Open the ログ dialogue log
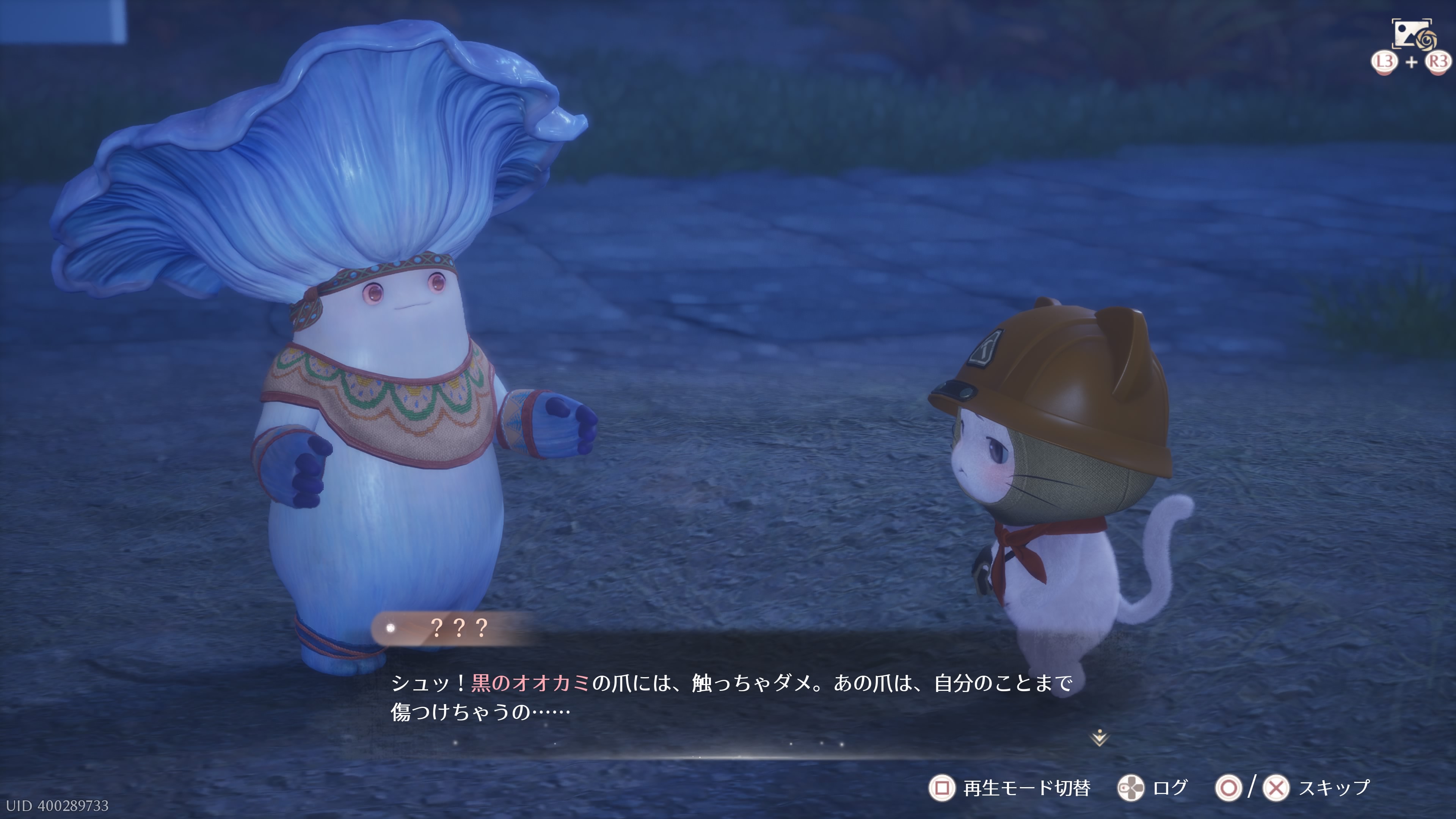 [1153, 788]
